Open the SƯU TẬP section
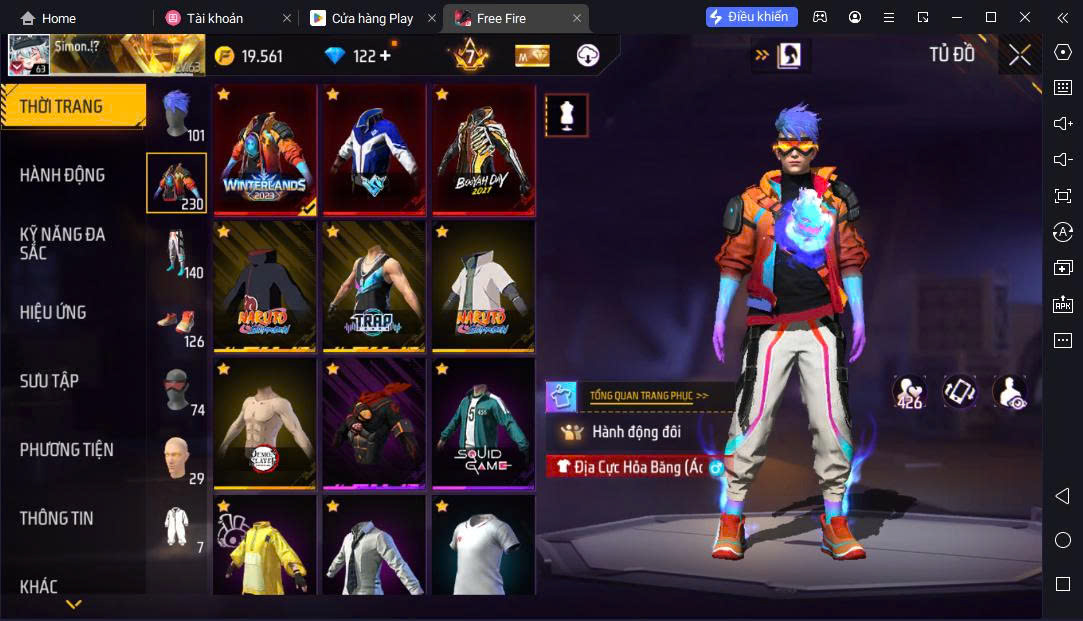The height and width of the screenshot is (621, 1083). pyautogui.click(x=49, y=381)
